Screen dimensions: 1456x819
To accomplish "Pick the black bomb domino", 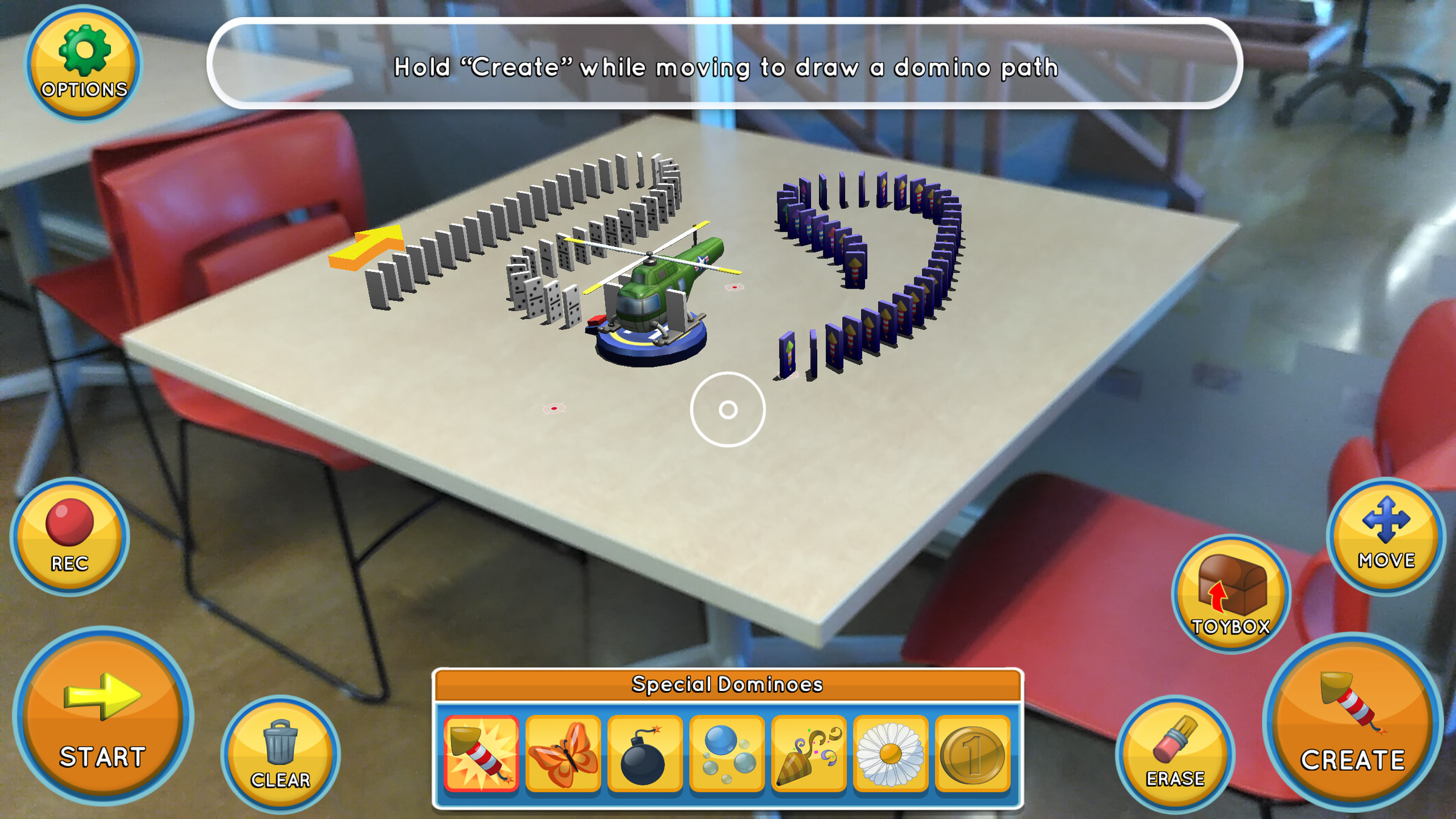I will click(x=644, y=754).
